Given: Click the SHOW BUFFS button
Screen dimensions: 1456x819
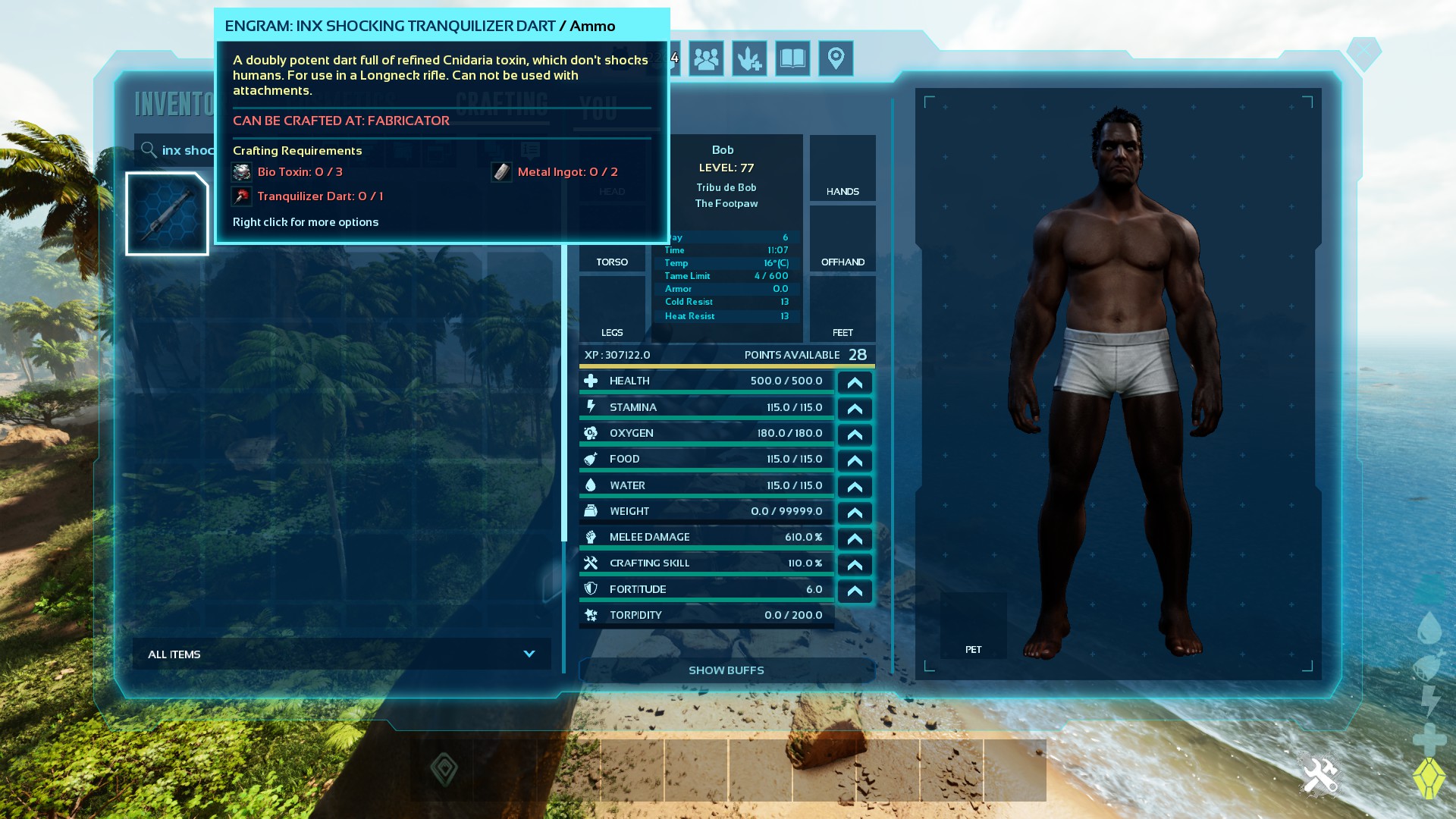Looking at the screenshot, I should click(x=726, y=670).
